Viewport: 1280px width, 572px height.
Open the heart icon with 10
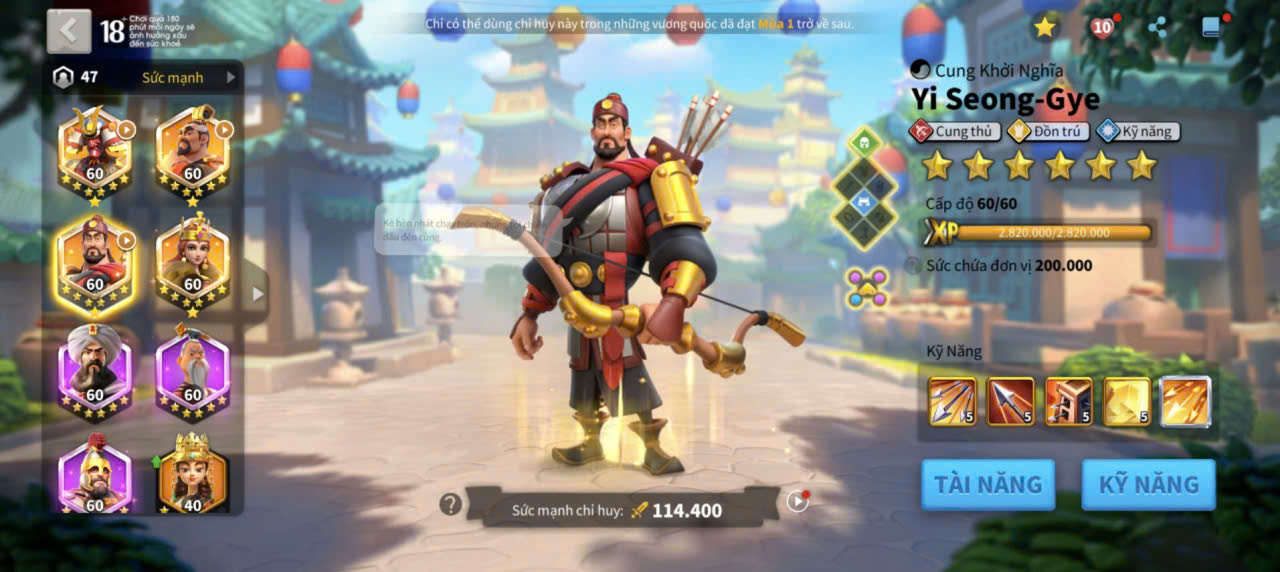(x=1102, y=28)
